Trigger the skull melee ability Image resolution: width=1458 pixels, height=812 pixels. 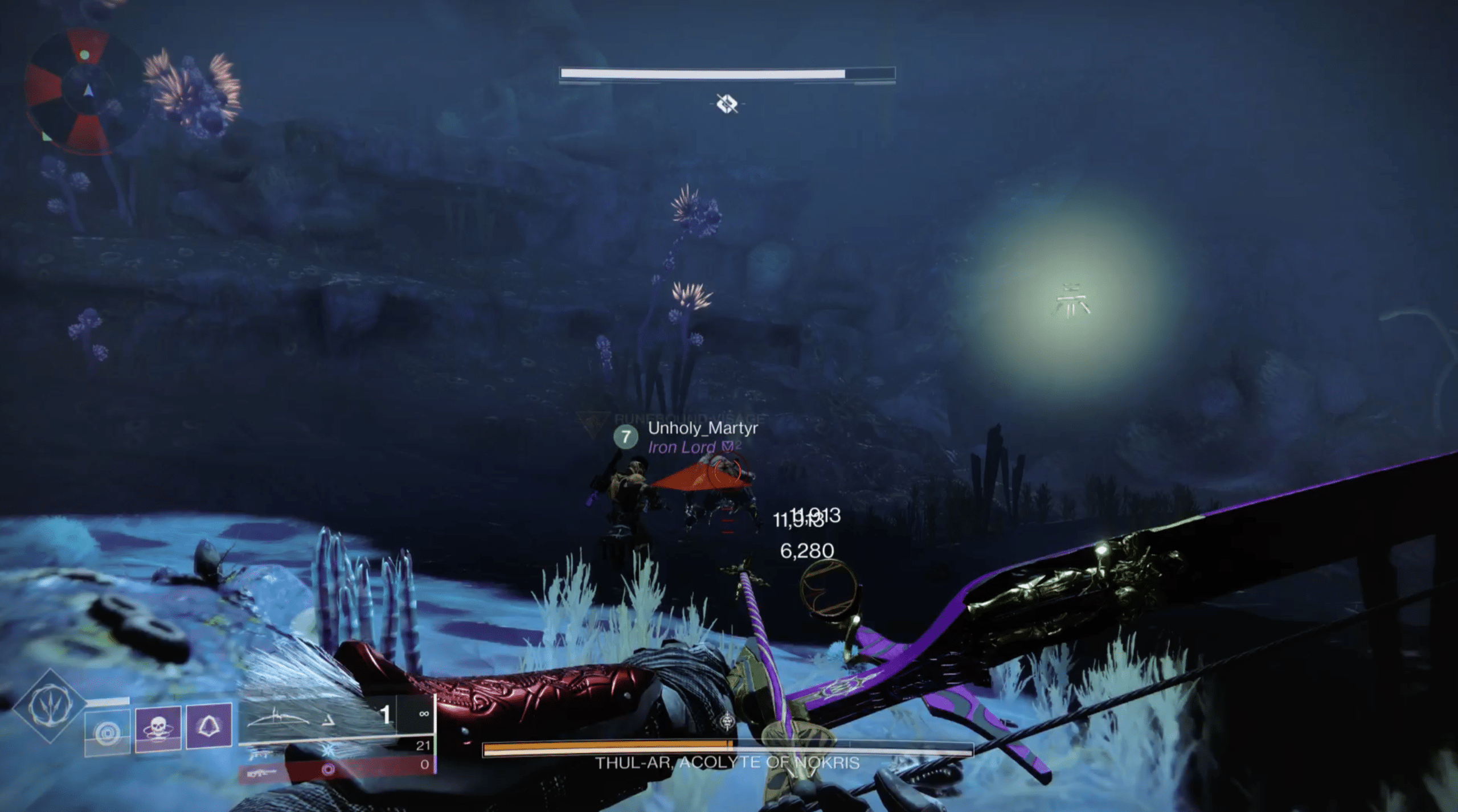point(158,728)
